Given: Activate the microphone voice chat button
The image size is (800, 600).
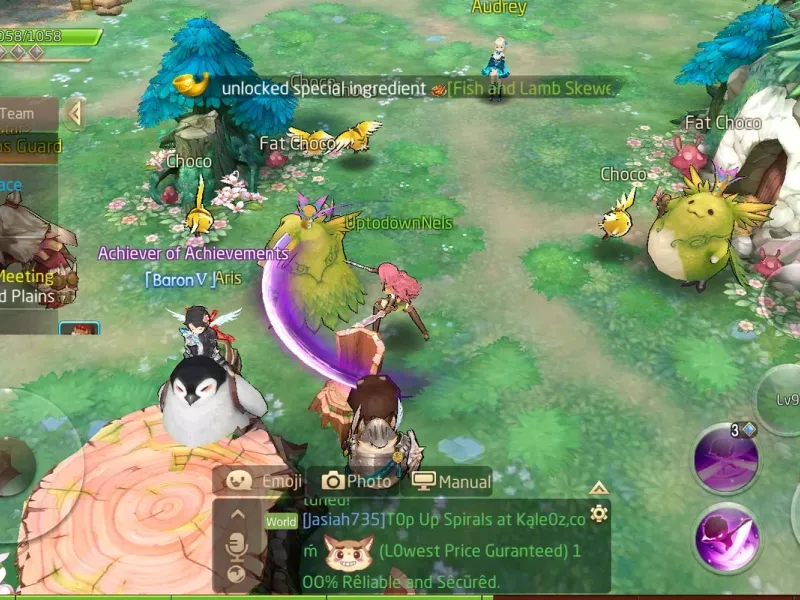Looking at the screenshot, I should [237, 545].
